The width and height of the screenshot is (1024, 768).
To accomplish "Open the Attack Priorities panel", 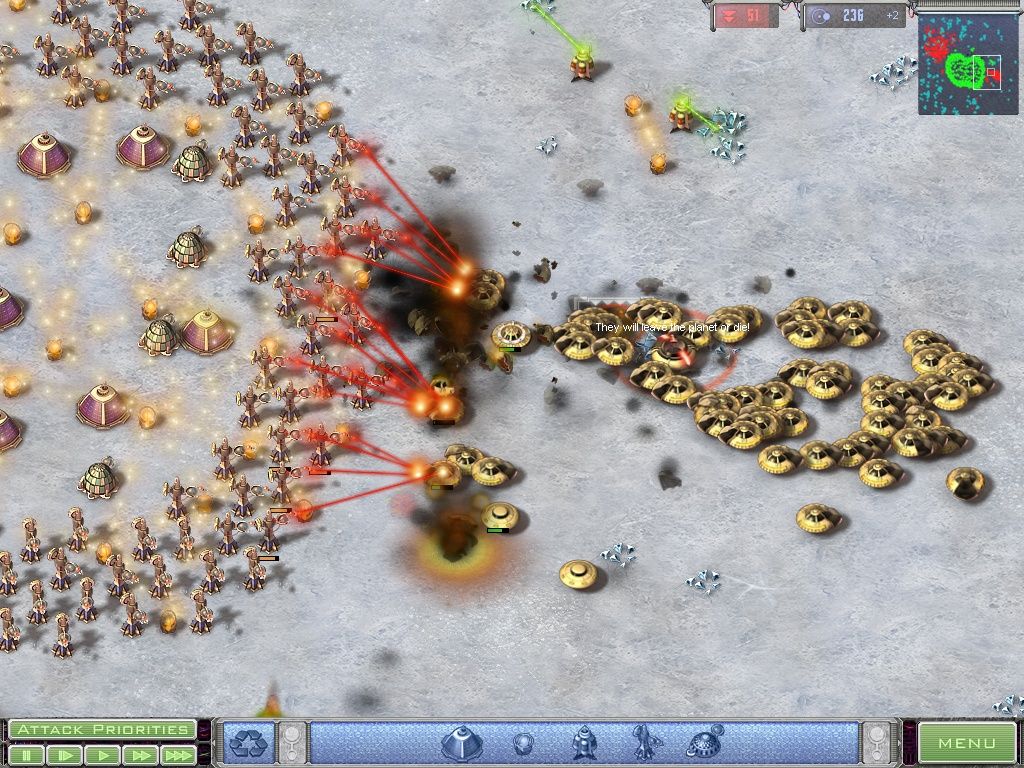I will [x=101, y=730].
